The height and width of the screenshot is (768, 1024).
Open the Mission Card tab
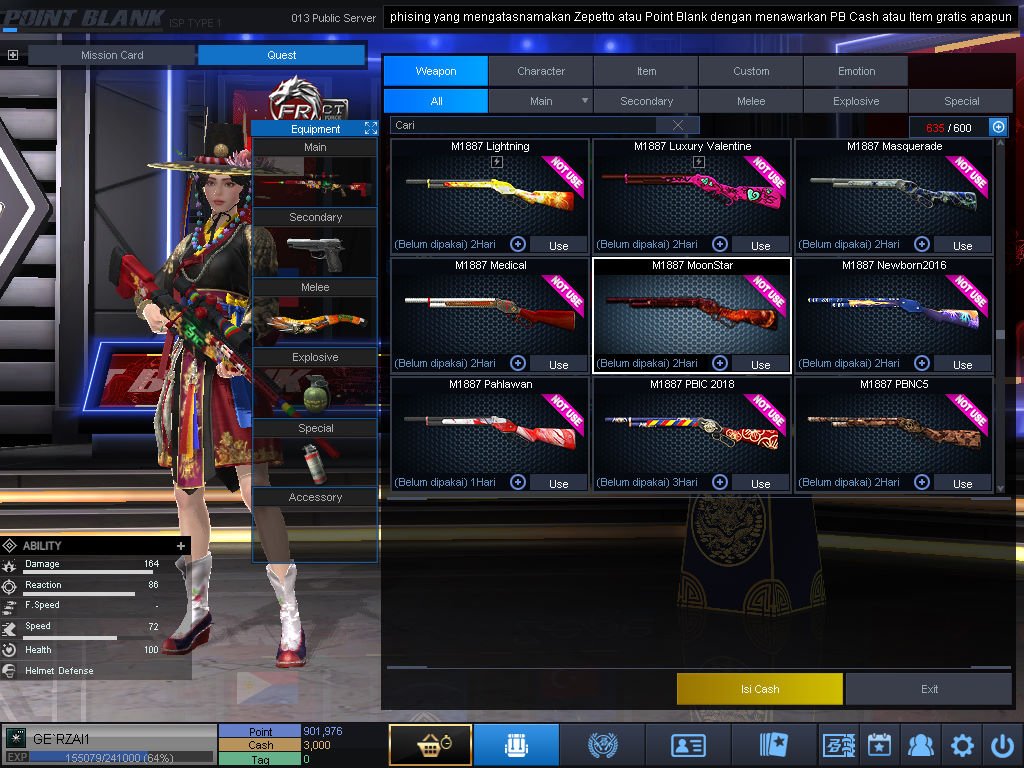[x=112, y=55]
